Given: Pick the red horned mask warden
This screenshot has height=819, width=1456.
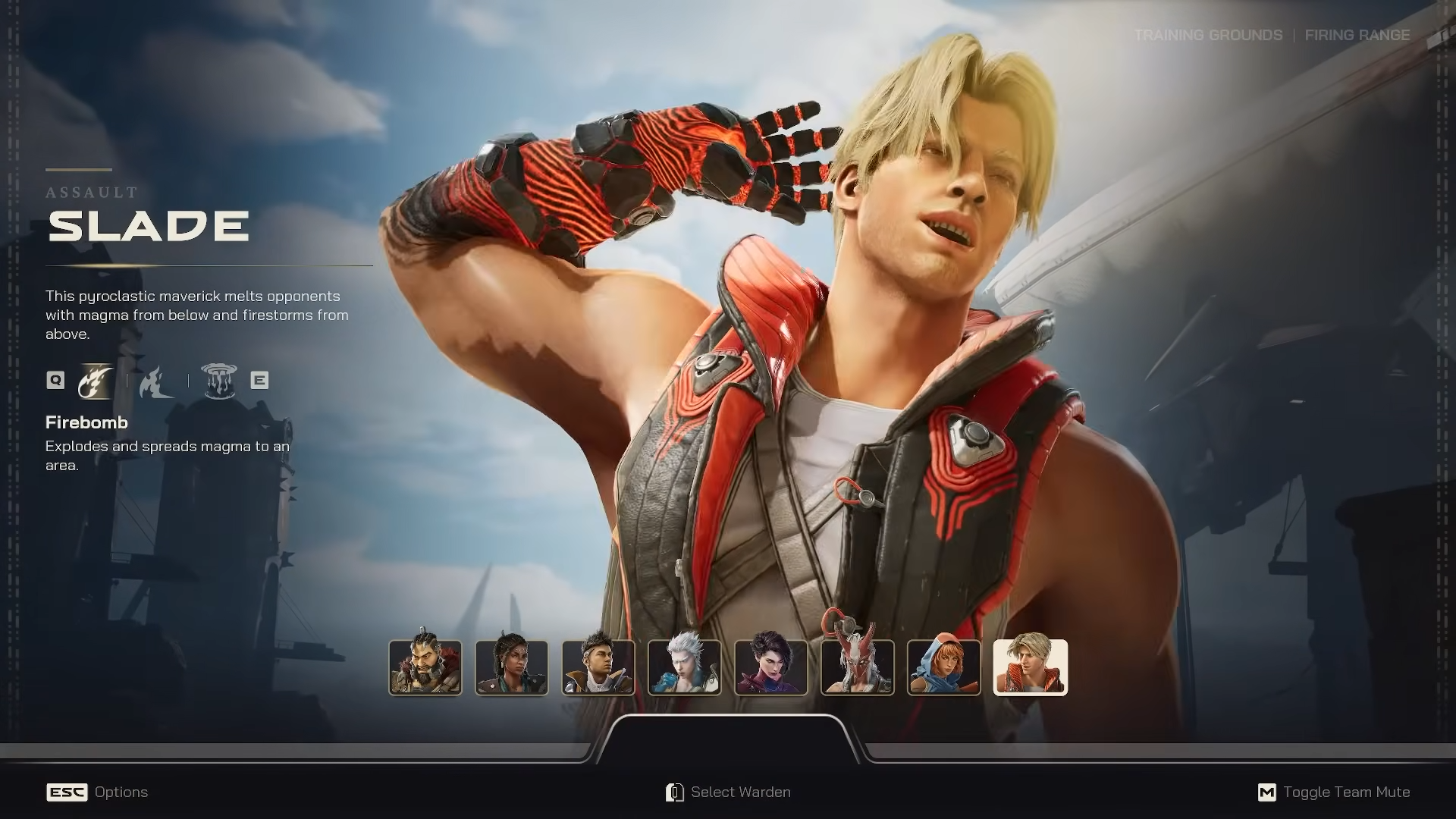Looking at the screenshot, I should coord(857,667).
